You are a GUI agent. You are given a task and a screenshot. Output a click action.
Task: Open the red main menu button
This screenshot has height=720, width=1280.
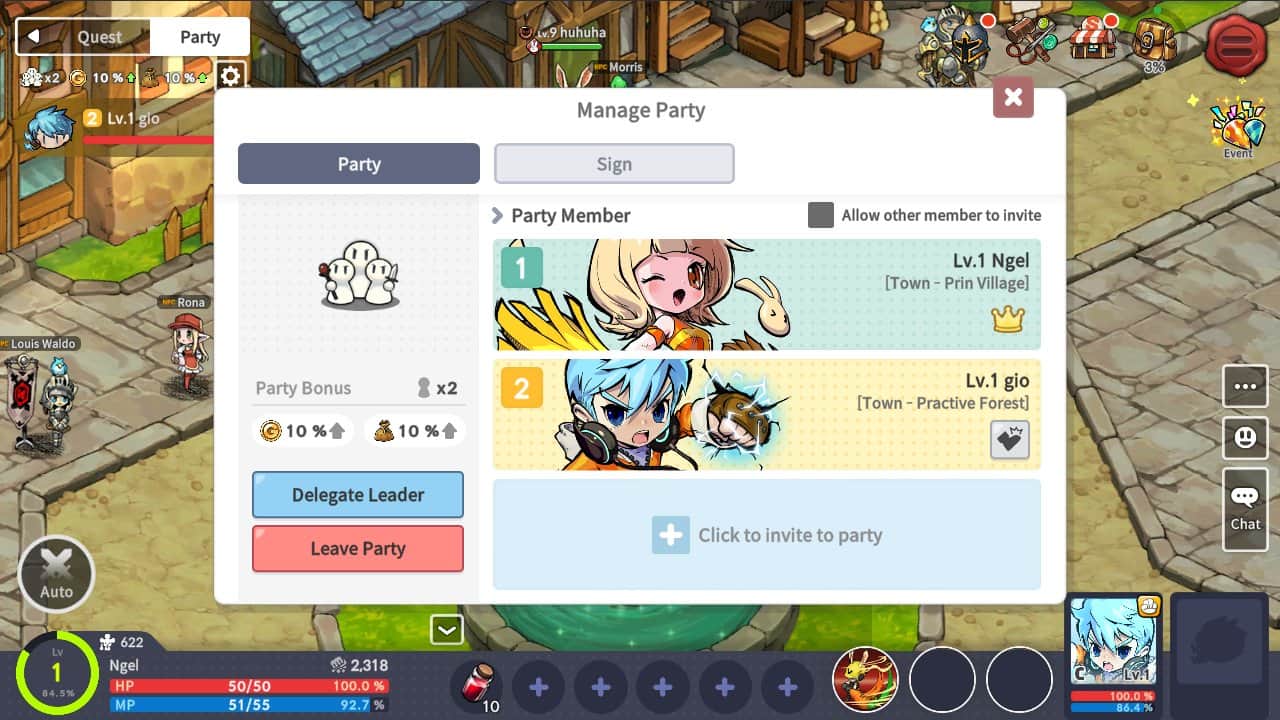1237,45
